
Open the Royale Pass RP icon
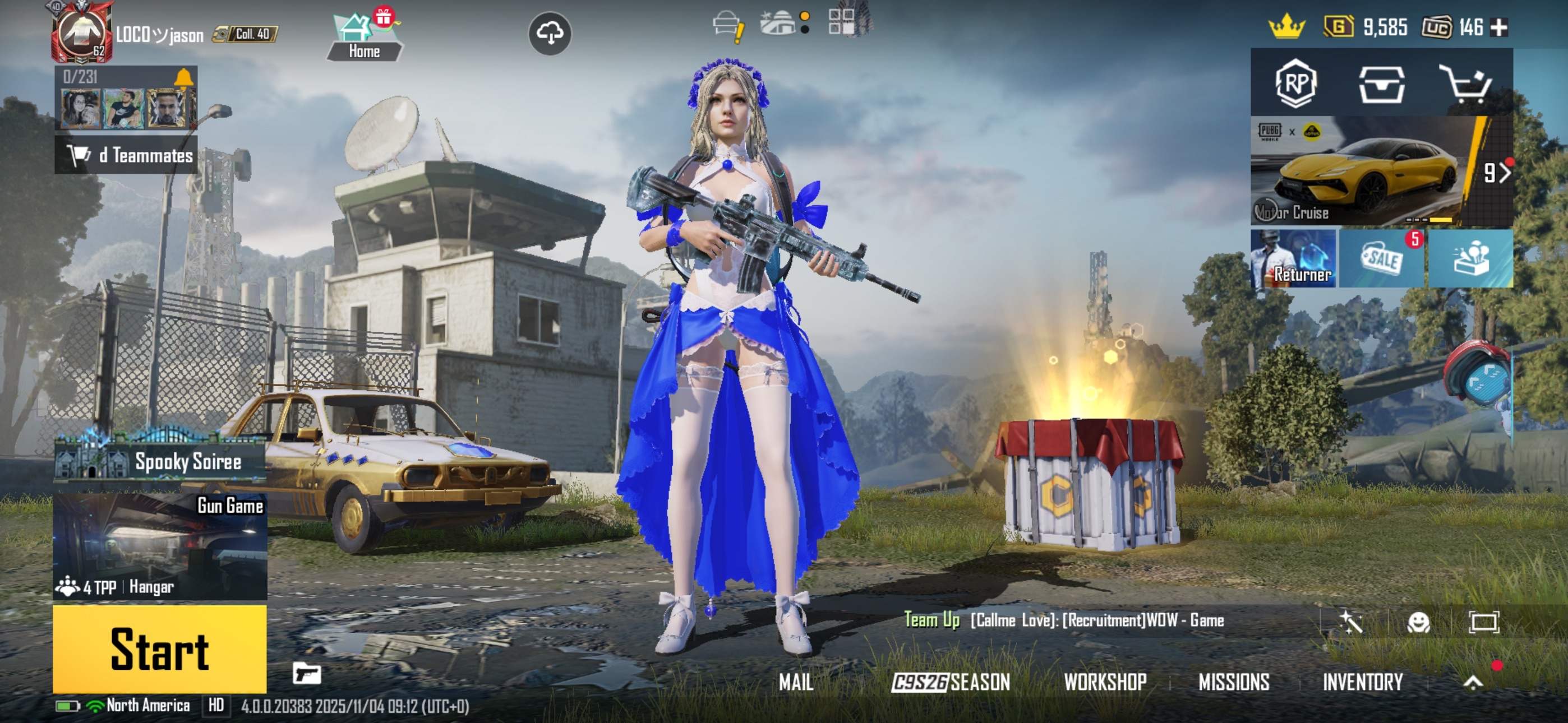coord(1296,84)
